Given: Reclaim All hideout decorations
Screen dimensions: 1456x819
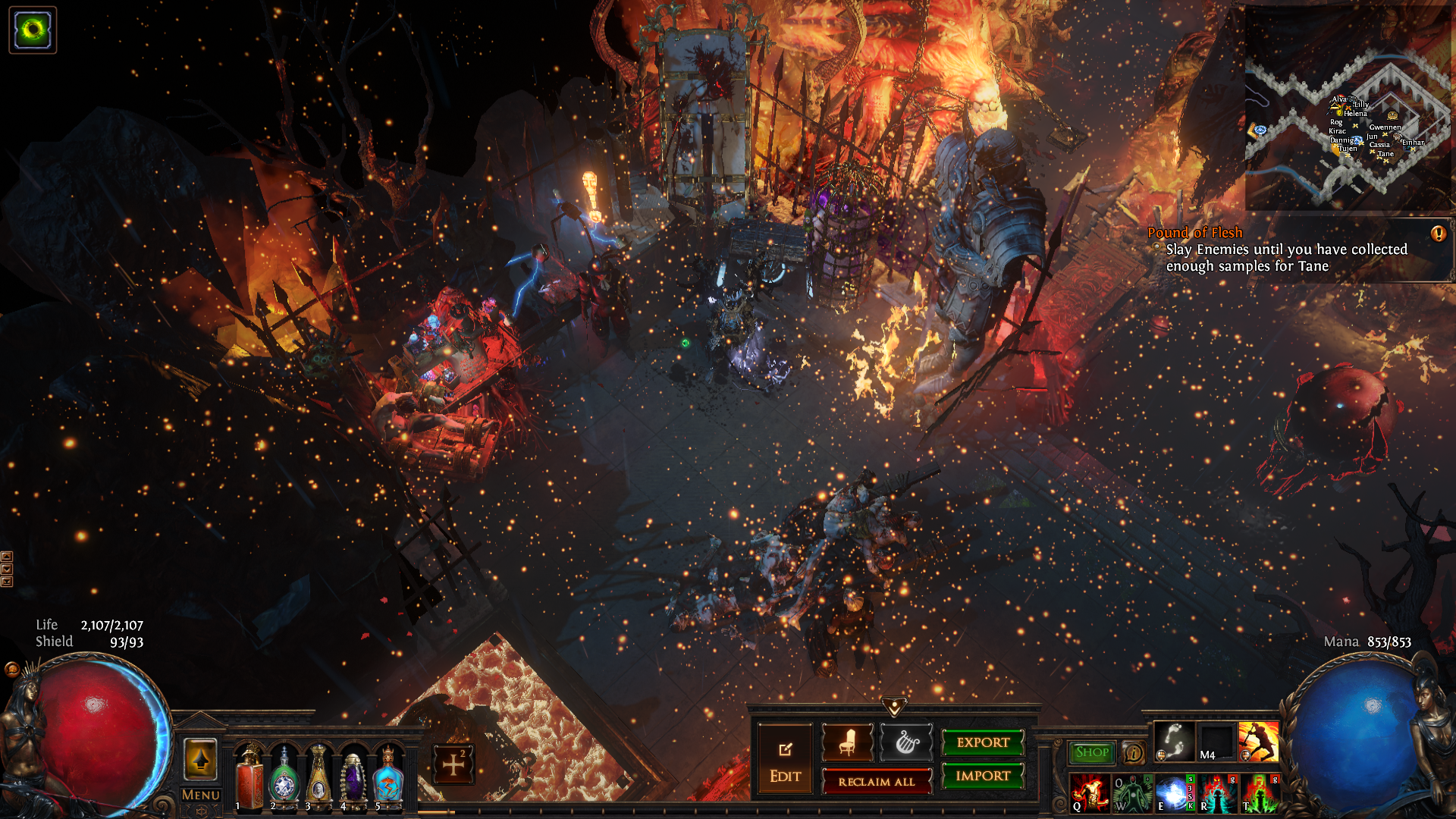Looking at the screenshot, I should [x=876, y=782].
